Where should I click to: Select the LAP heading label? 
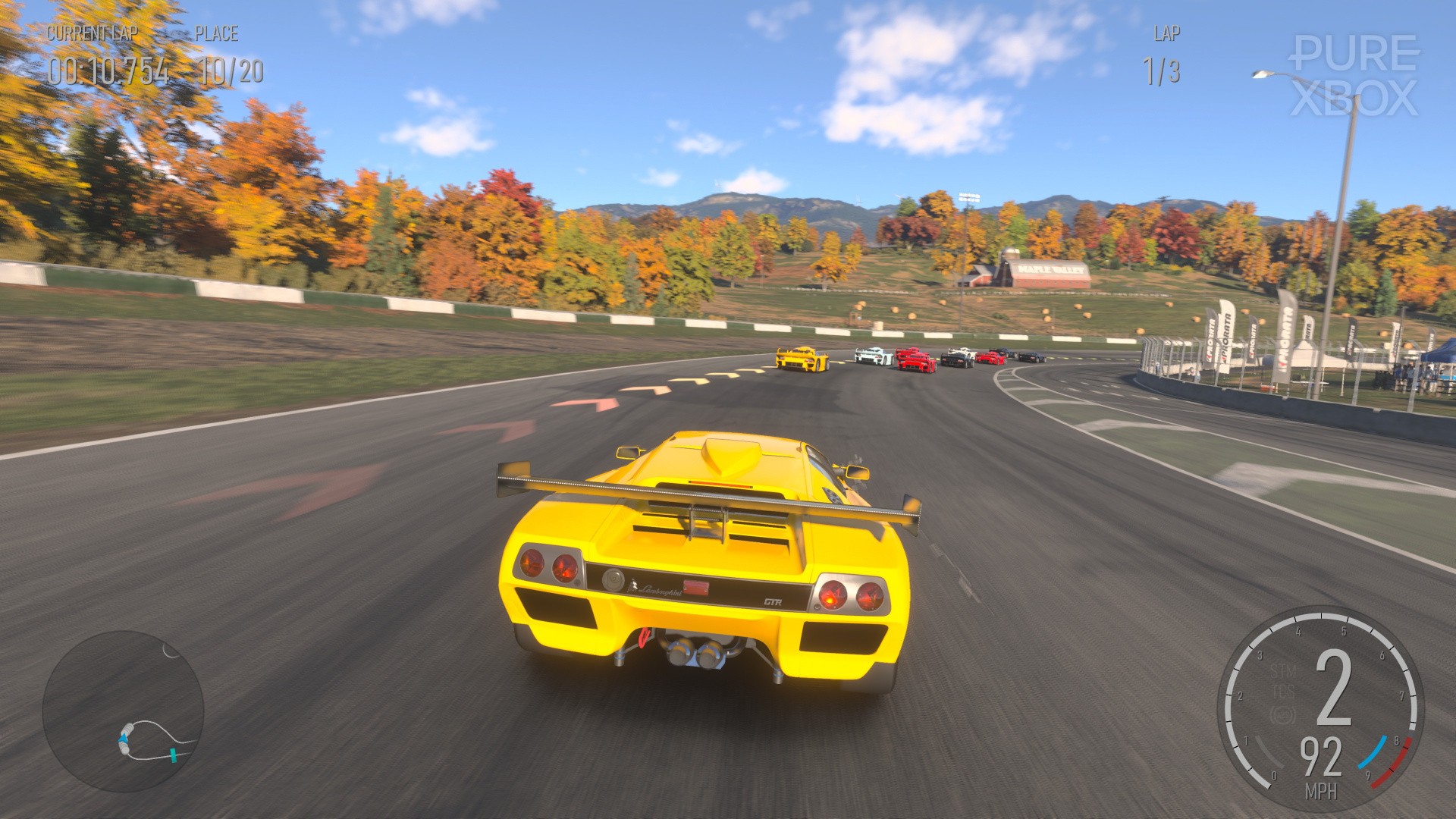pyautogui.click(x=1166, y=34)
